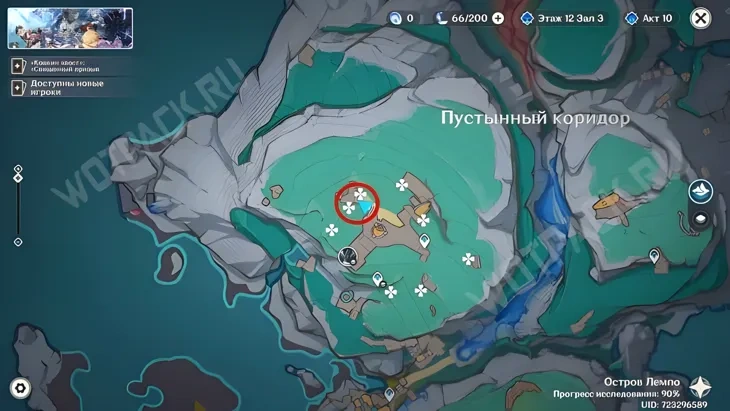Open the Spiral Abyss "Этаж 12 Зал 3" indicator

point(562,18)
